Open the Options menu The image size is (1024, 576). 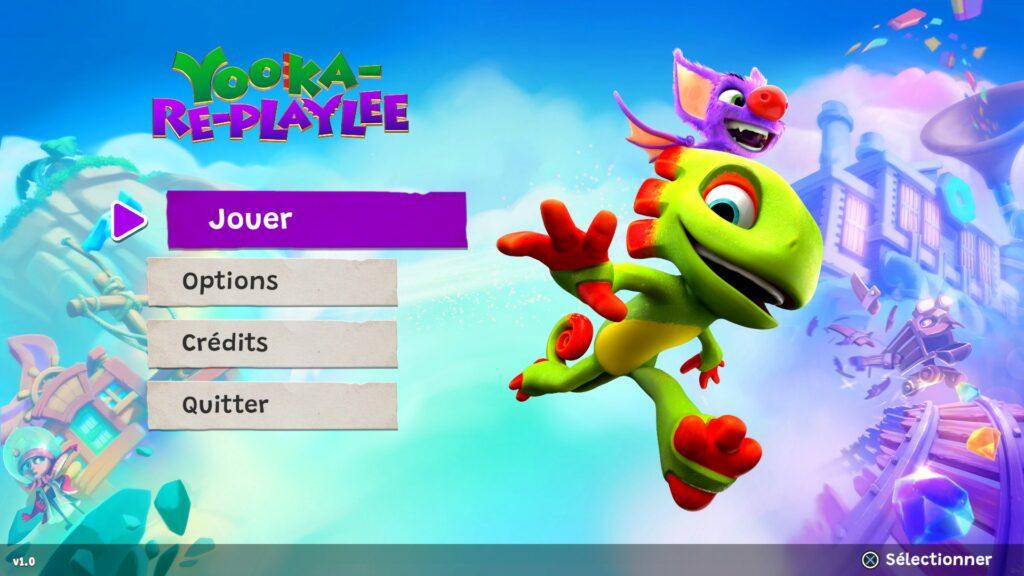tap(272, 282)
